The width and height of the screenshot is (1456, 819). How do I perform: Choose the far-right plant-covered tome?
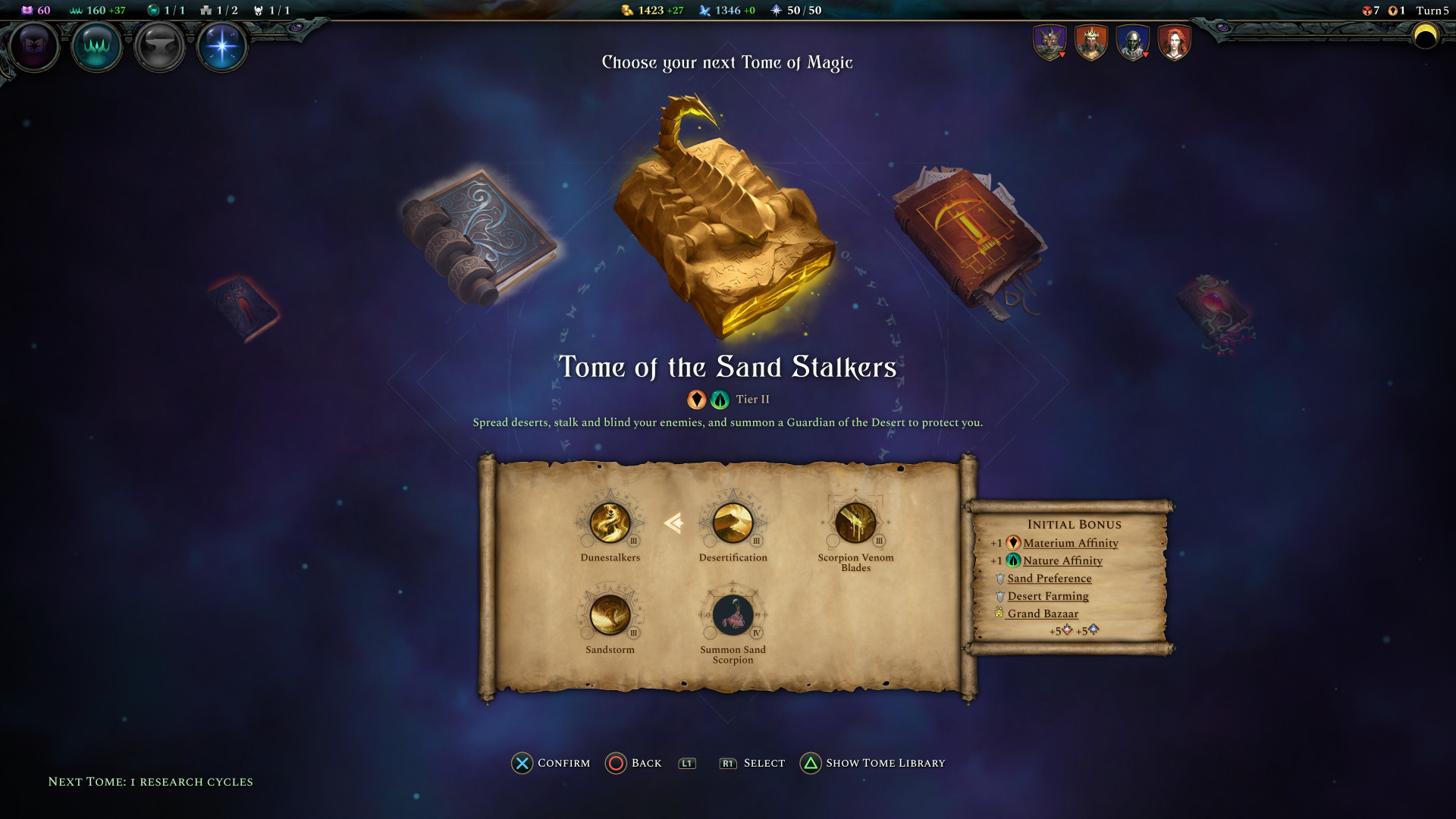pos(1215,312)
